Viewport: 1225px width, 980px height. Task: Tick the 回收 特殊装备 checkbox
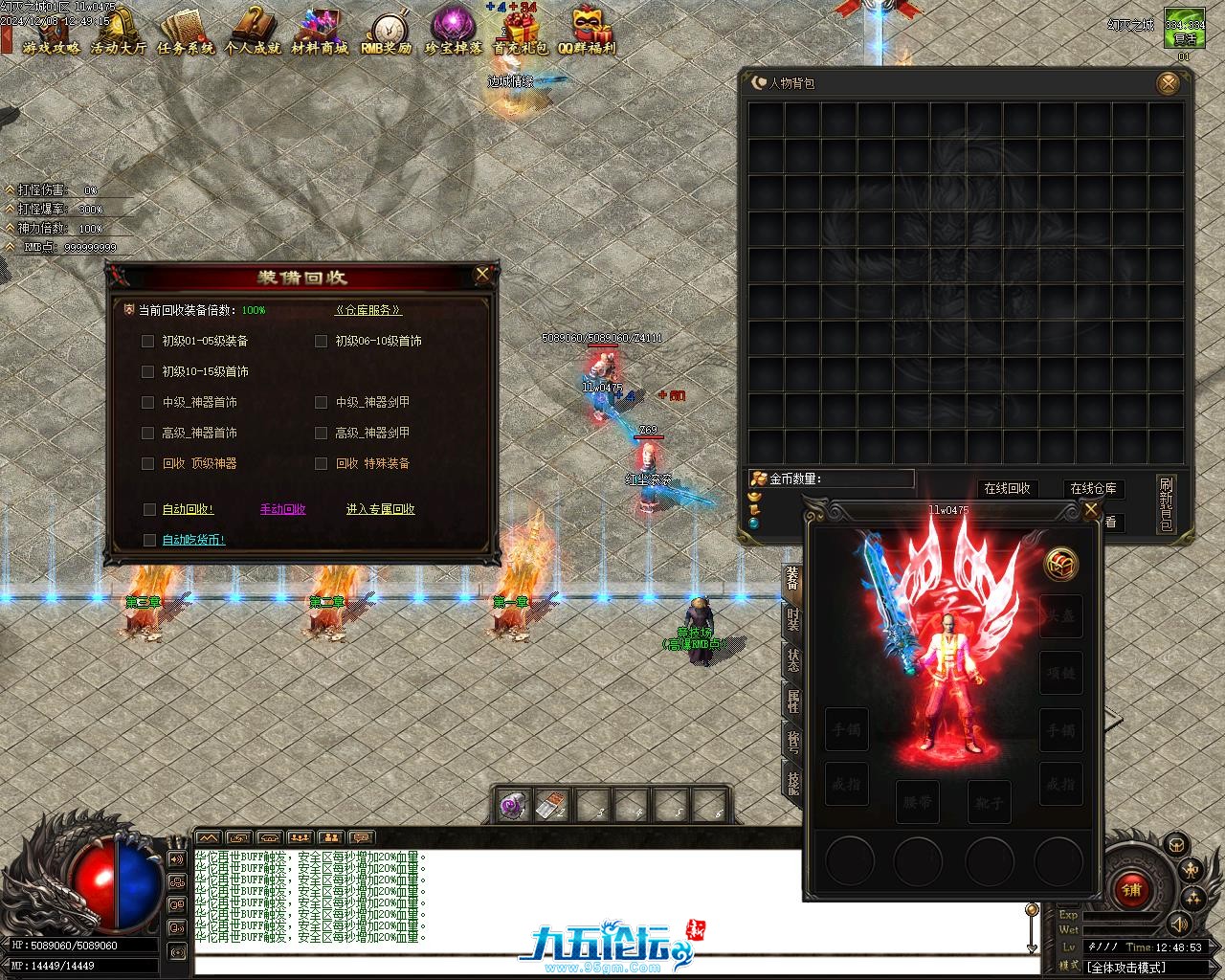coord(322,463)
